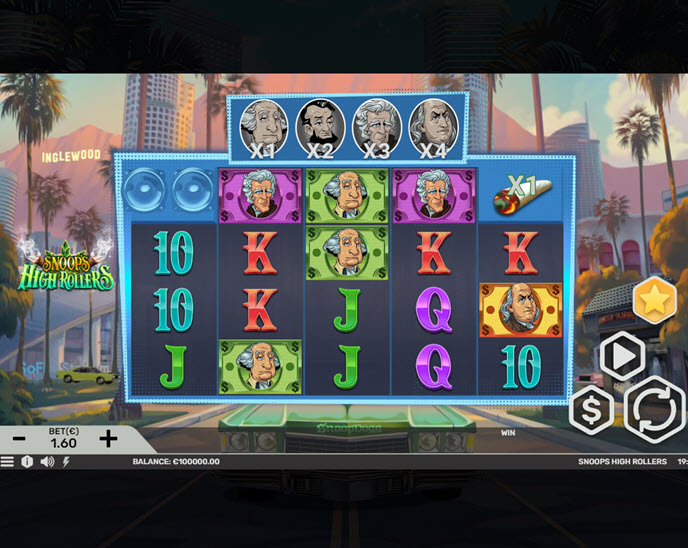Increase the bet with the plus button
688x548 pixels.
[108, 438]
